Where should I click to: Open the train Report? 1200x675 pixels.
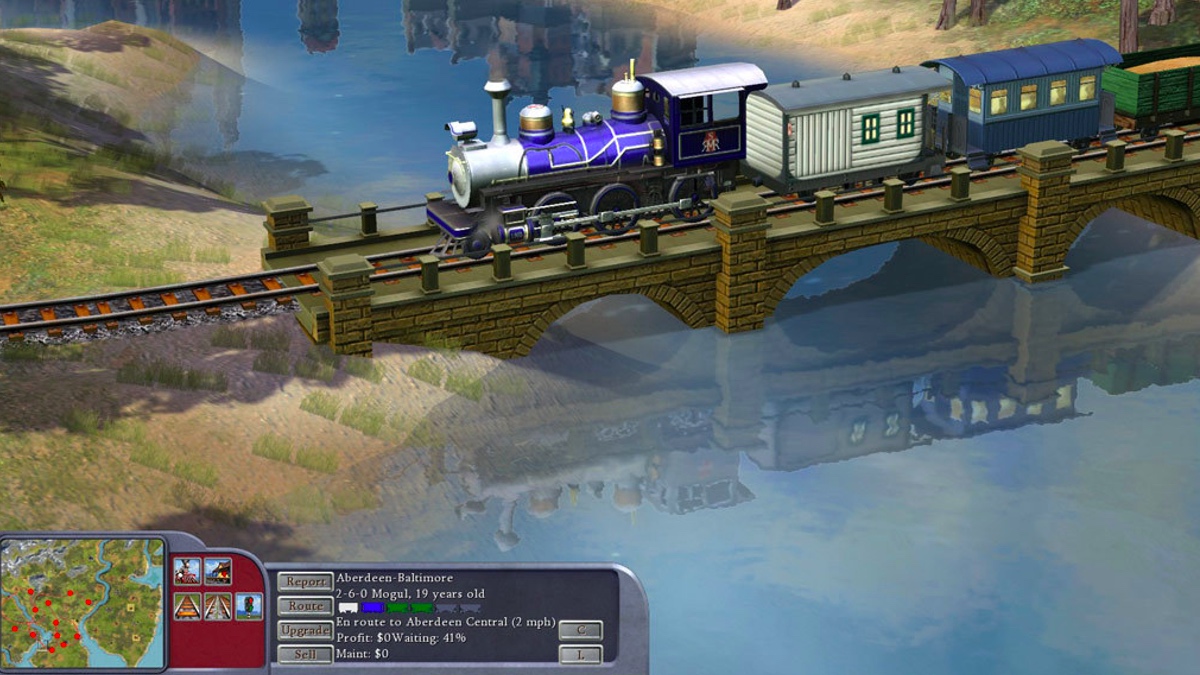pos(305,581)
